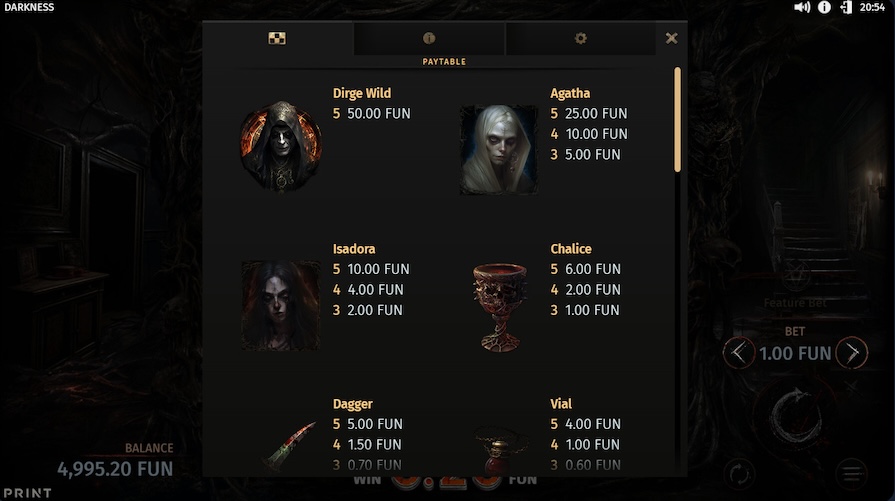Viewport: 895px width, 501px height.
Task: Close the paytable panel
Action: (x=671, y=38)
